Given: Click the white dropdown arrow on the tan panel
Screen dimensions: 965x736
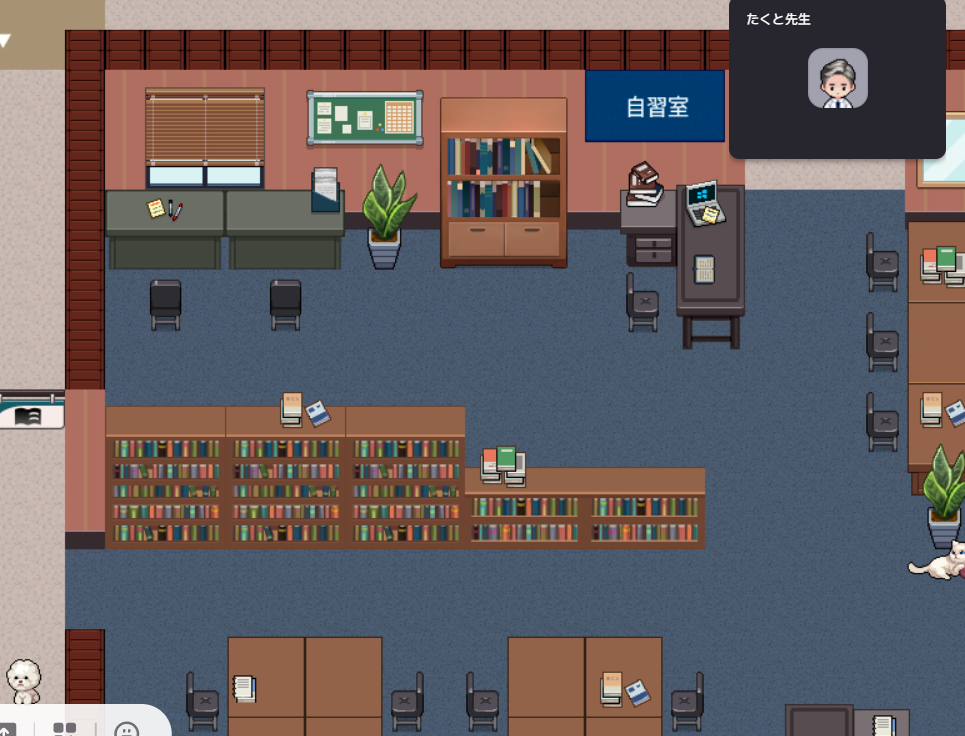Looking at the screenshot, I should [5, 42].
